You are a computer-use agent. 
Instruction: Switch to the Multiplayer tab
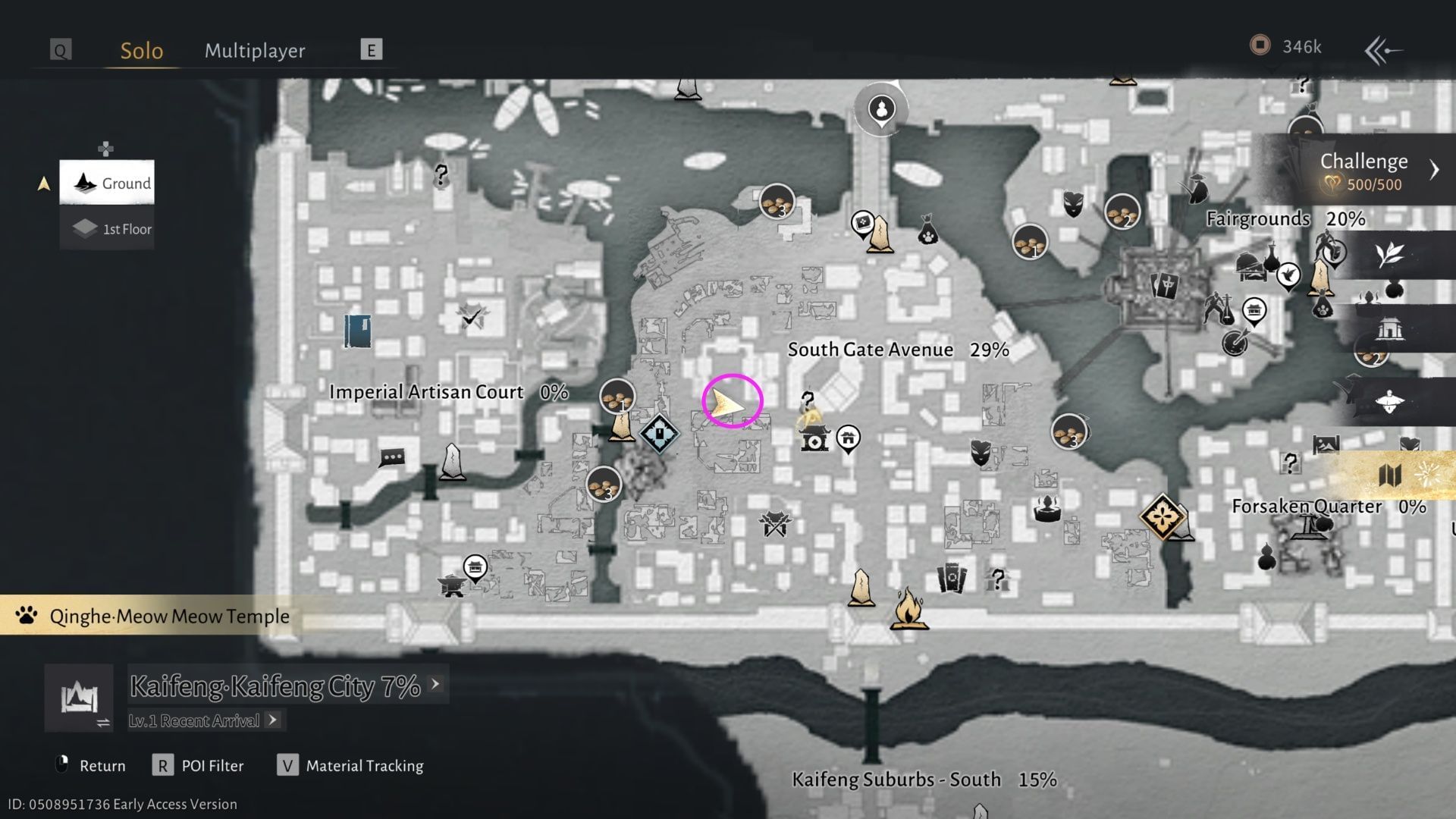[x=254, y=50]
